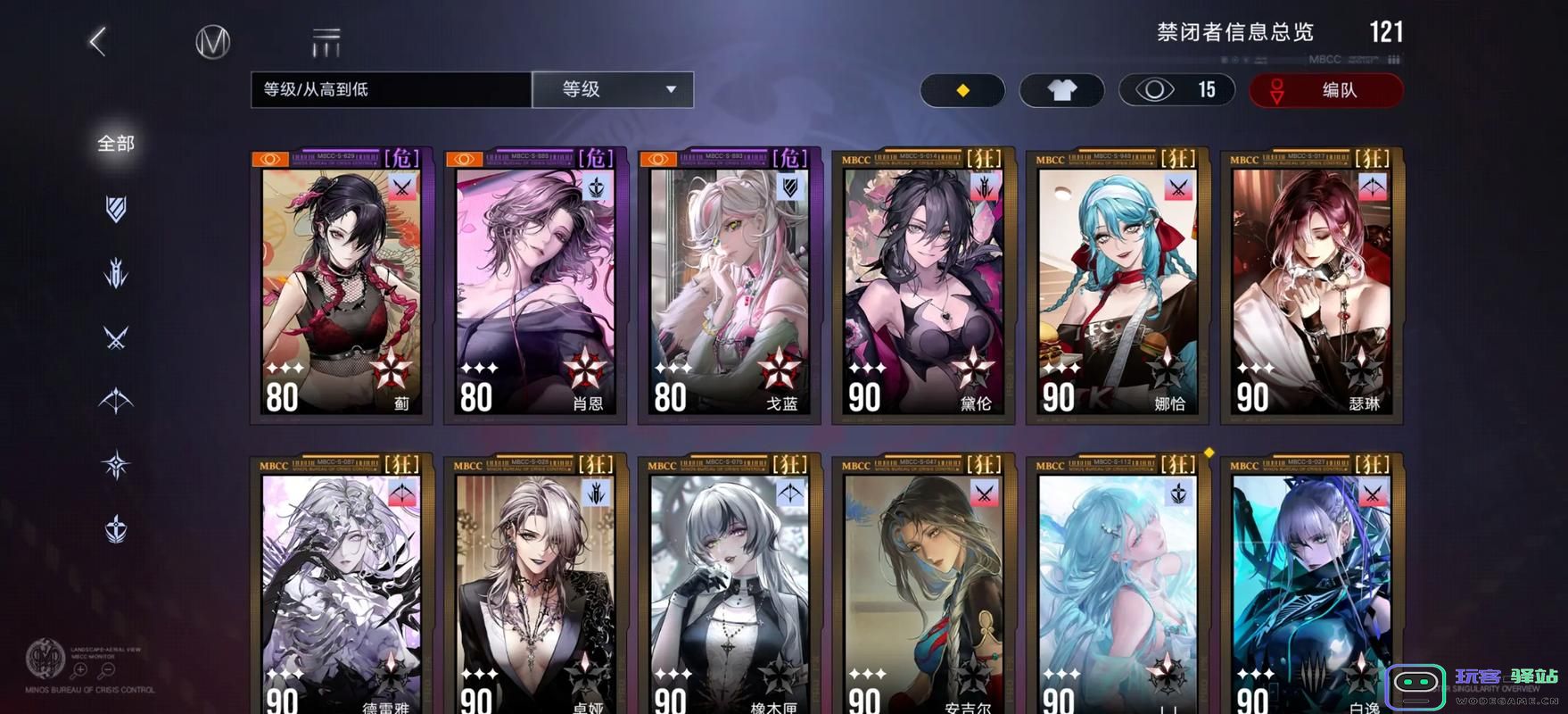Open the 等级 sorting dropdown

613,89
